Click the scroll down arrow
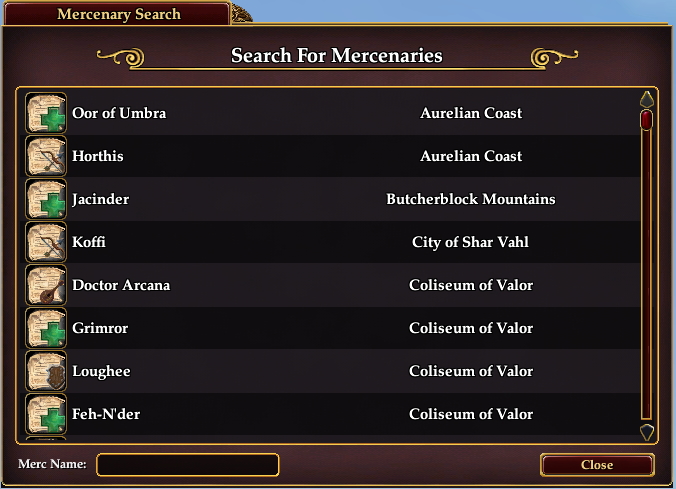The width and height of the screenshot is (676, 489). coord(646,432)
